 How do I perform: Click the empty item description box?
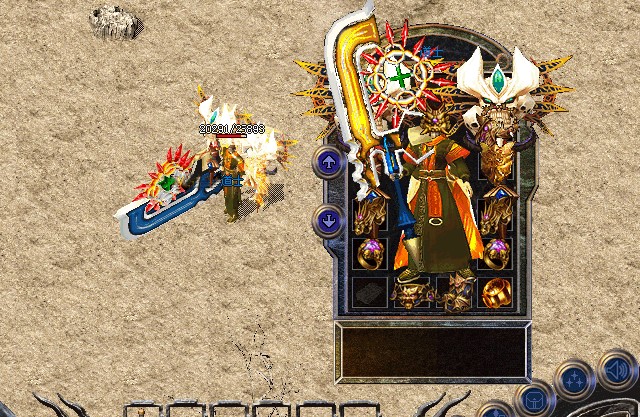click(432, 350)
